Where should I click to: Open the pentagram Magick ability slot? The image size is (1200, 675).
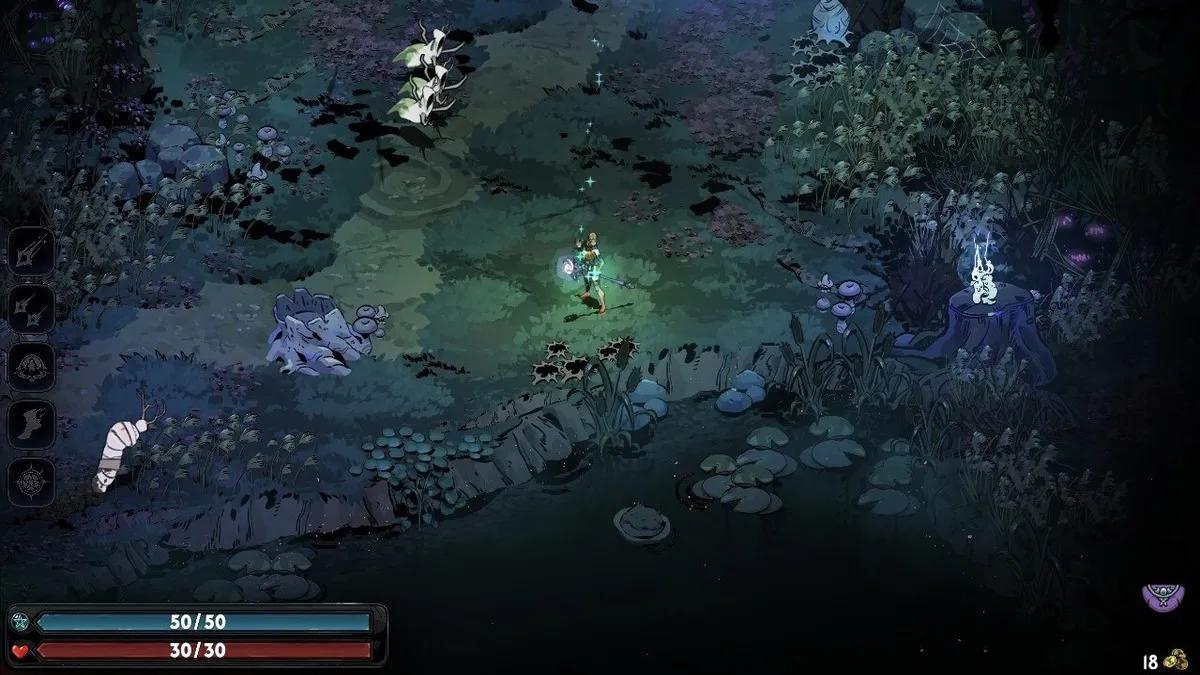(30, 482)
